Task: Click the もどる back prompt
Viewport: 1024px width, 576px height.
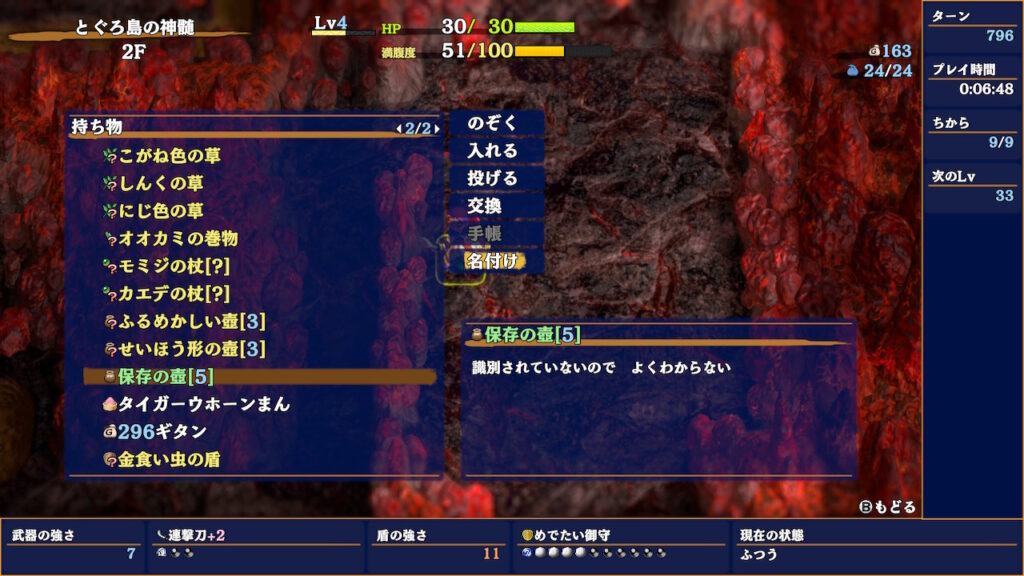Action: tap(888, 507)
